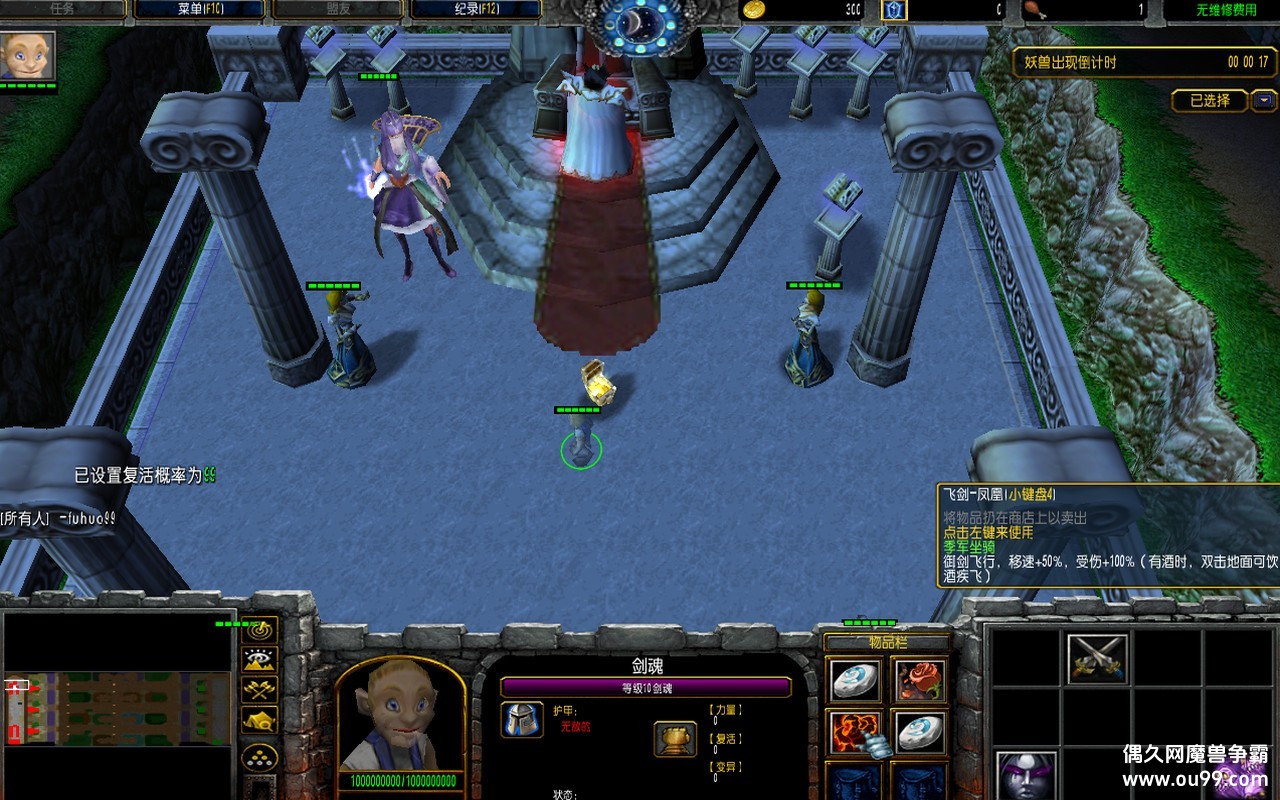Collapse the countdown board with arrow button
1280x800 pixels.
[1264, 101]
